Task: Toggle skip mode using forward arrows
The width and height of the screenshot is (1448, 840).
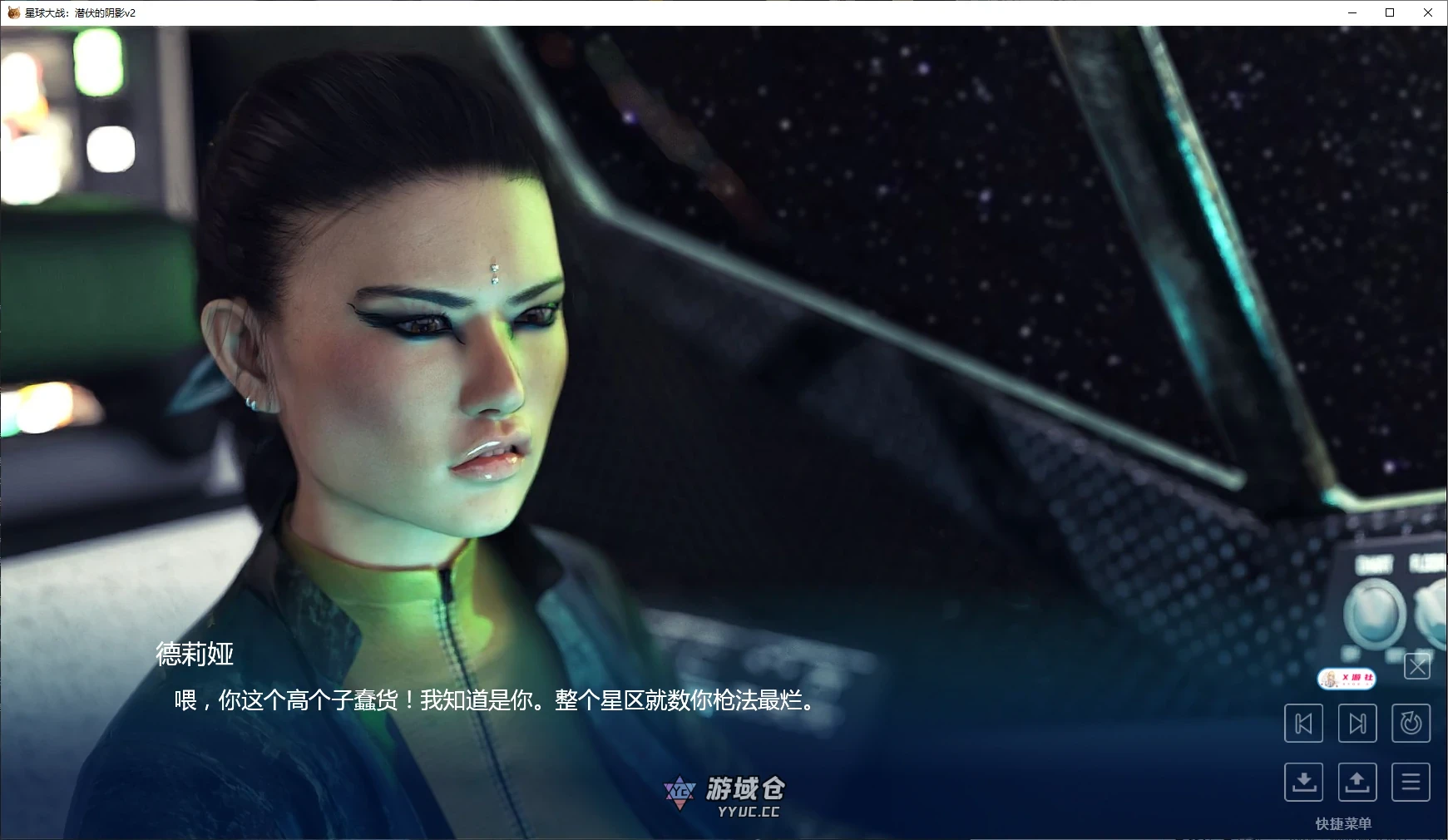Action: click(x=1358, y=724)
